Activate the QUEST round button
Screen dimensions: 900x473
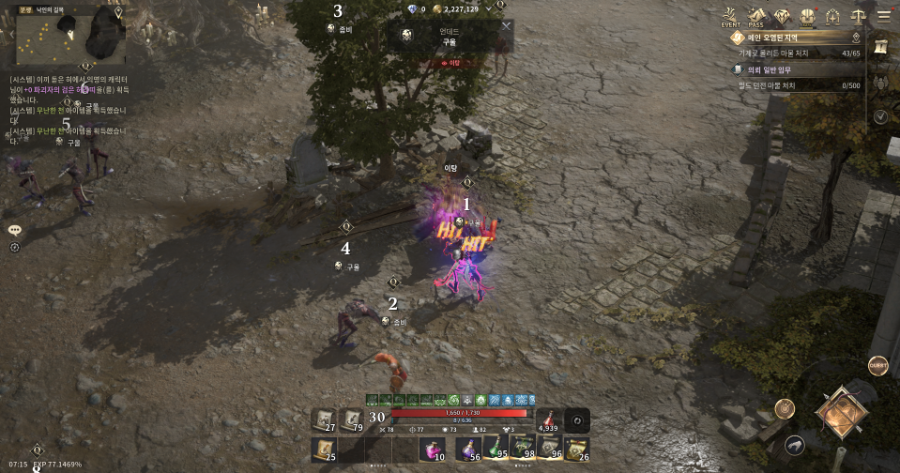coord(878,365)
